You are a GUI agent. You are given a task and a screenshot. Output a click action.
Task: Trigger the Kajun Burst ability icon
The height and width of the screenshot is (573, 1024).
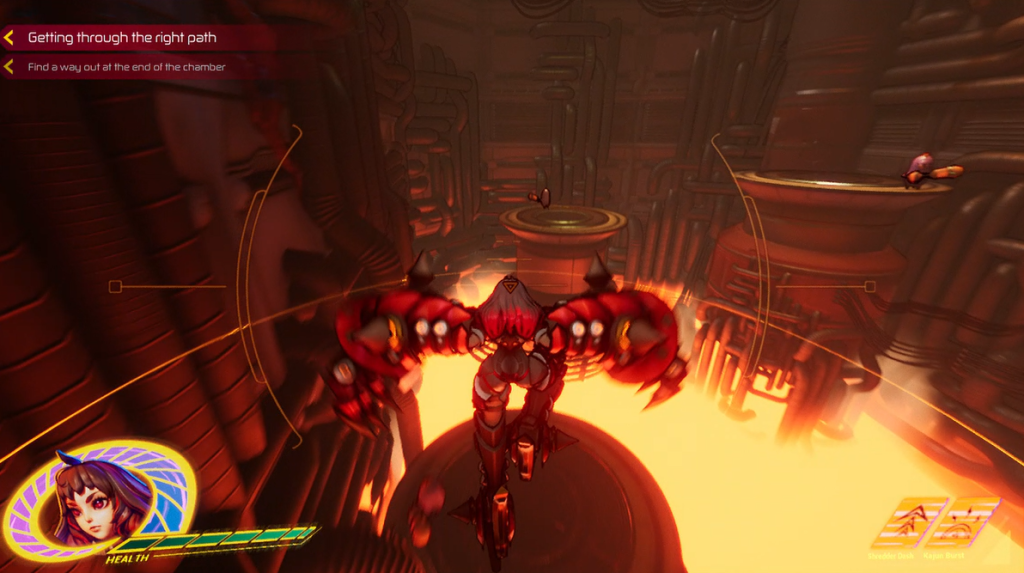(x=962, y=522)
